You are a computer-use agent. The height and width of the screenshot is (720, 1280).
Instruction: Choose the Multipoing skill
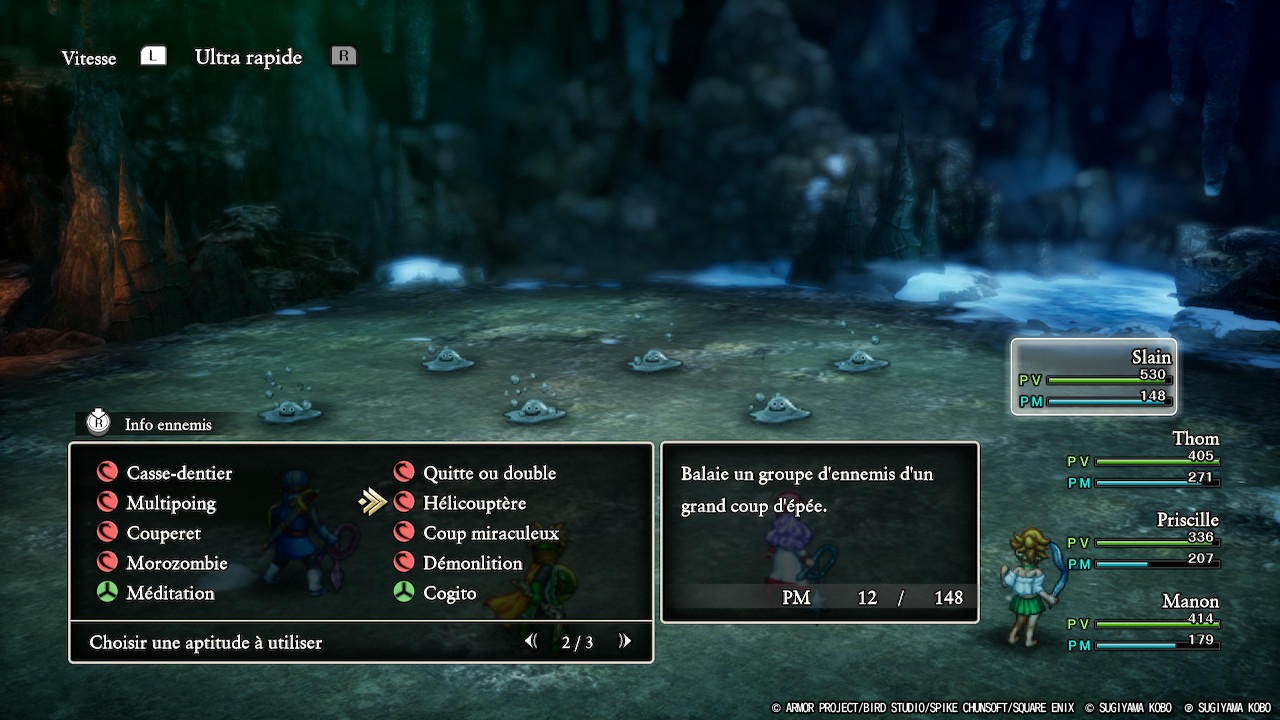[x=170, y=503]
